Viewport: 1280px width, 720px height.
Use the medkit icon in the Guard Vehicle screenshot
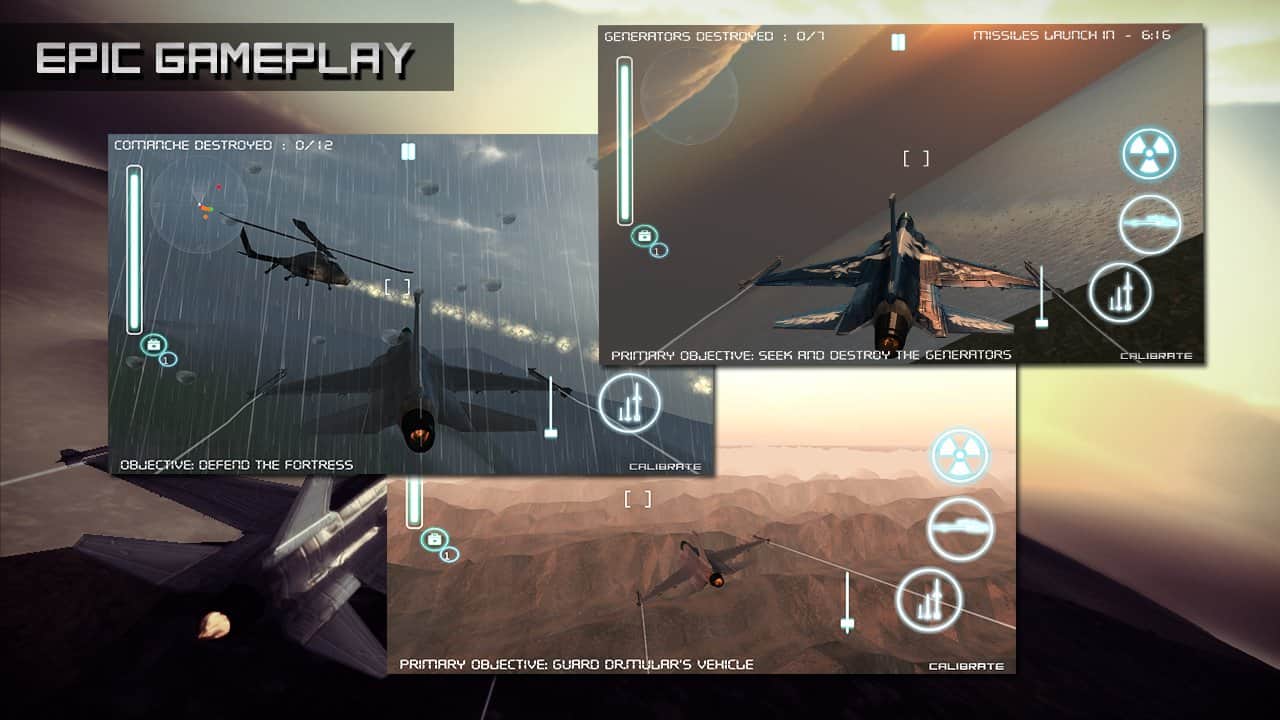tap(434, 540)
